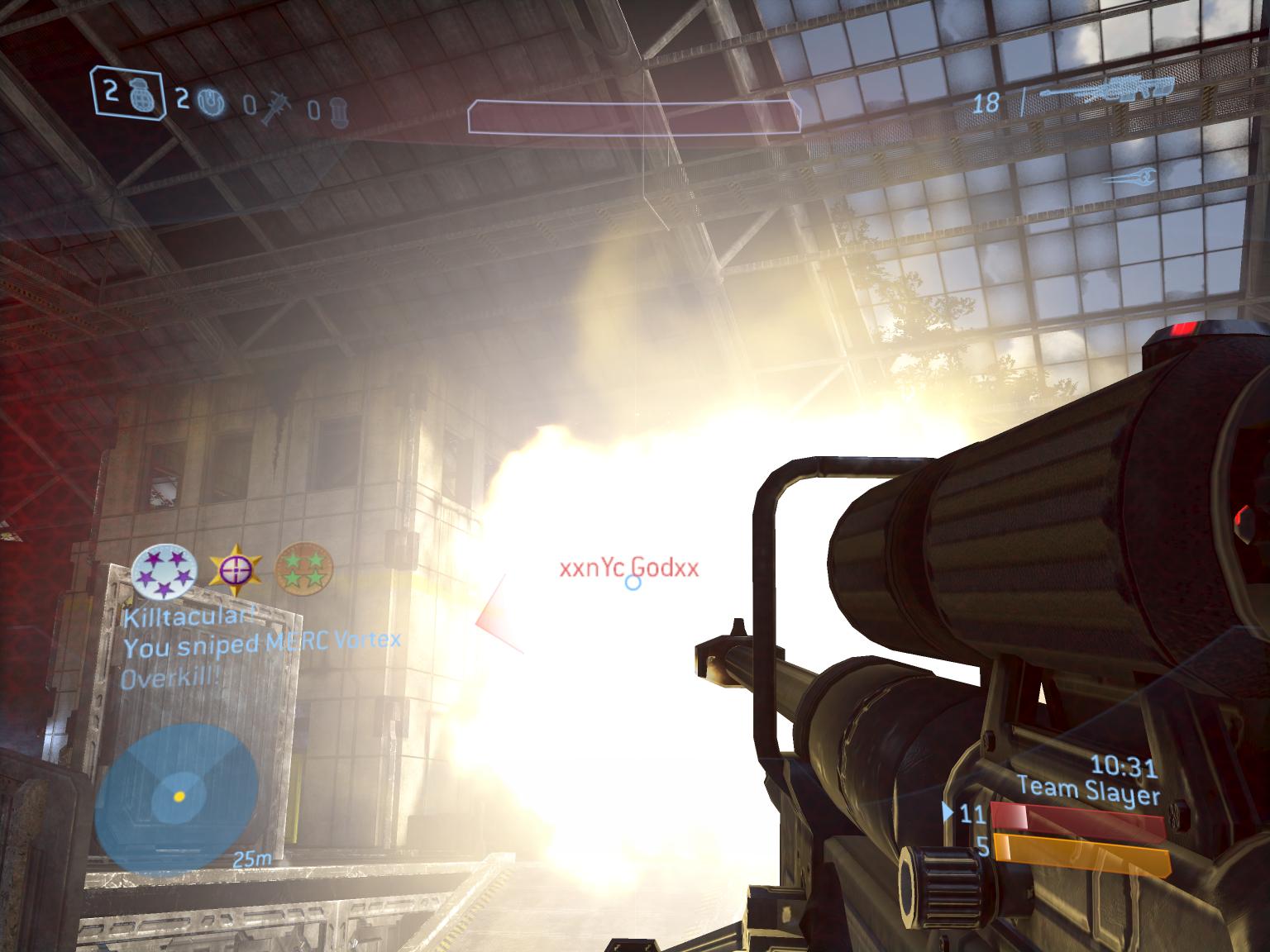Switch to the plasma grenade icon
This screenshot has width=1270, height=952.
click(213, 102)
